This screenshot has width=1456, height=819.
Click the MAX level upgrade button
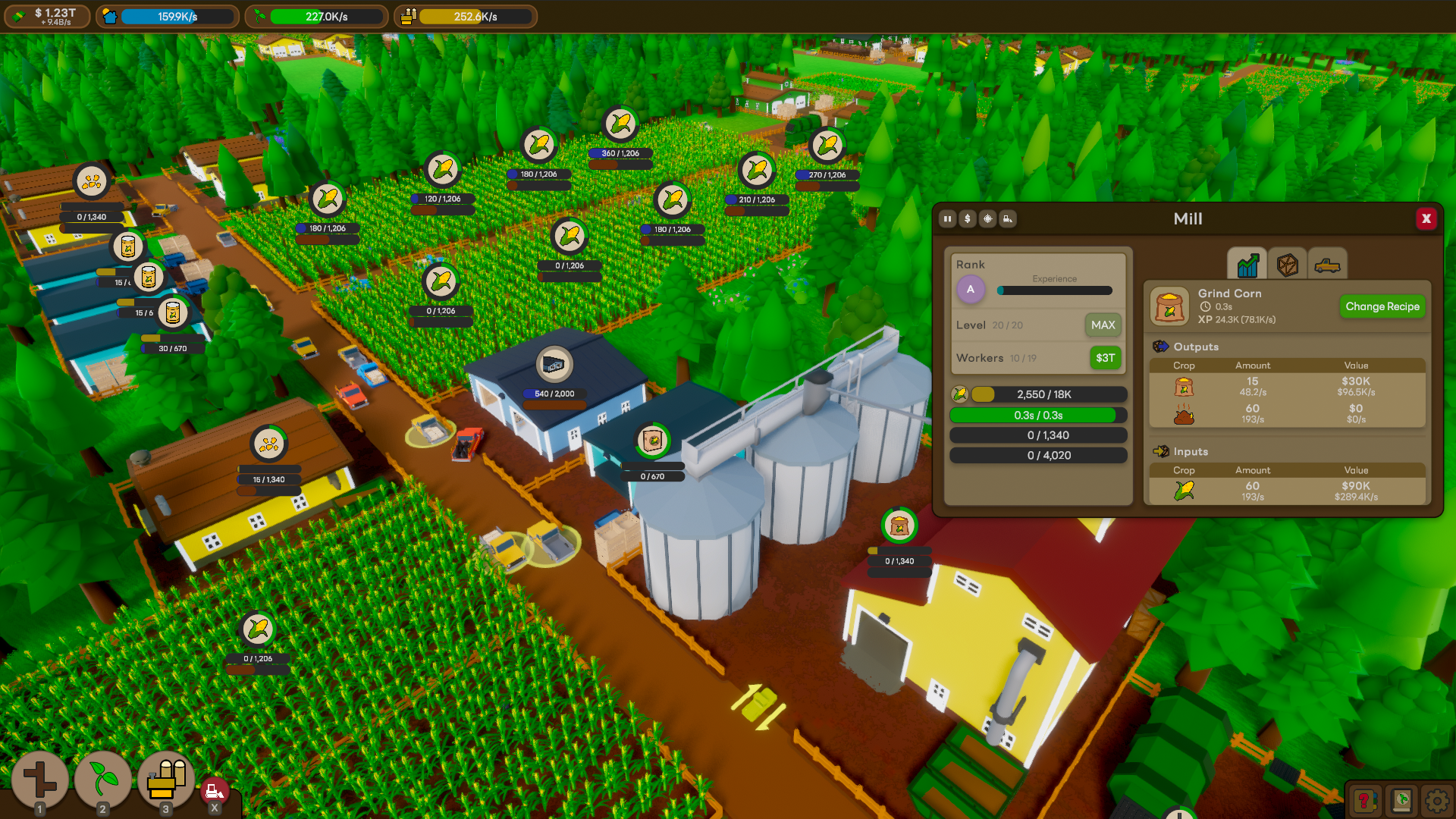(1103, 325)
